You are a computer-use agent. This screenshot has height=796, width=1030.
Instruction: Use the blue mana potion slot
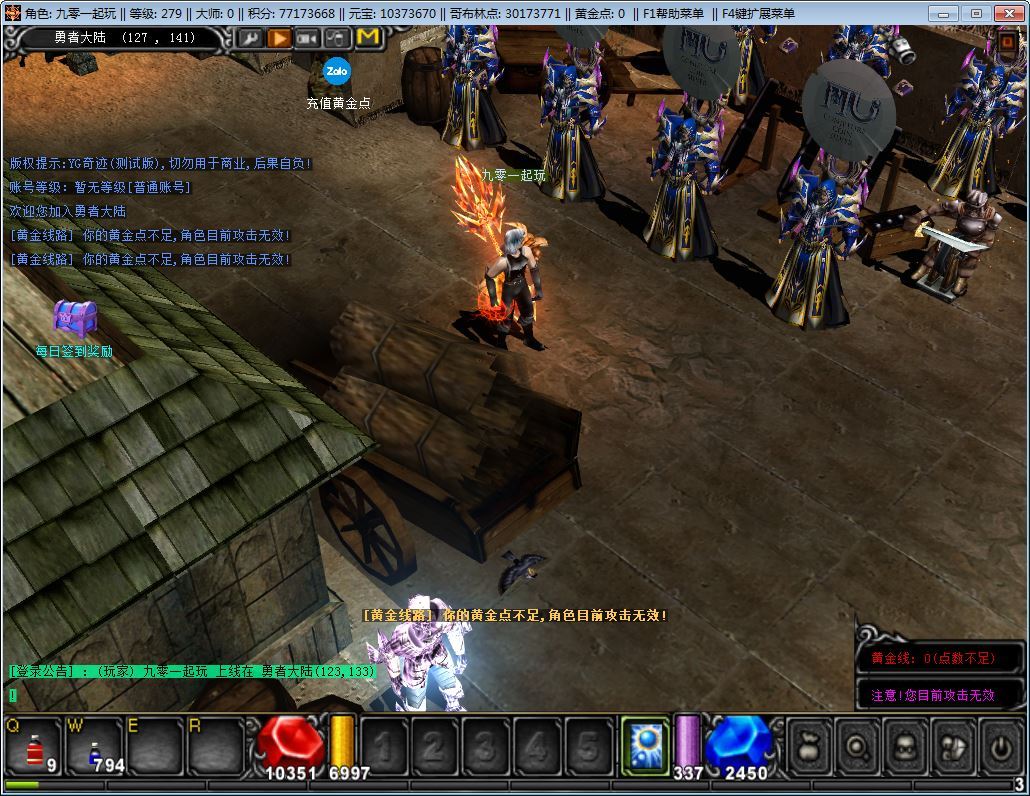click(x=95, y=746)
